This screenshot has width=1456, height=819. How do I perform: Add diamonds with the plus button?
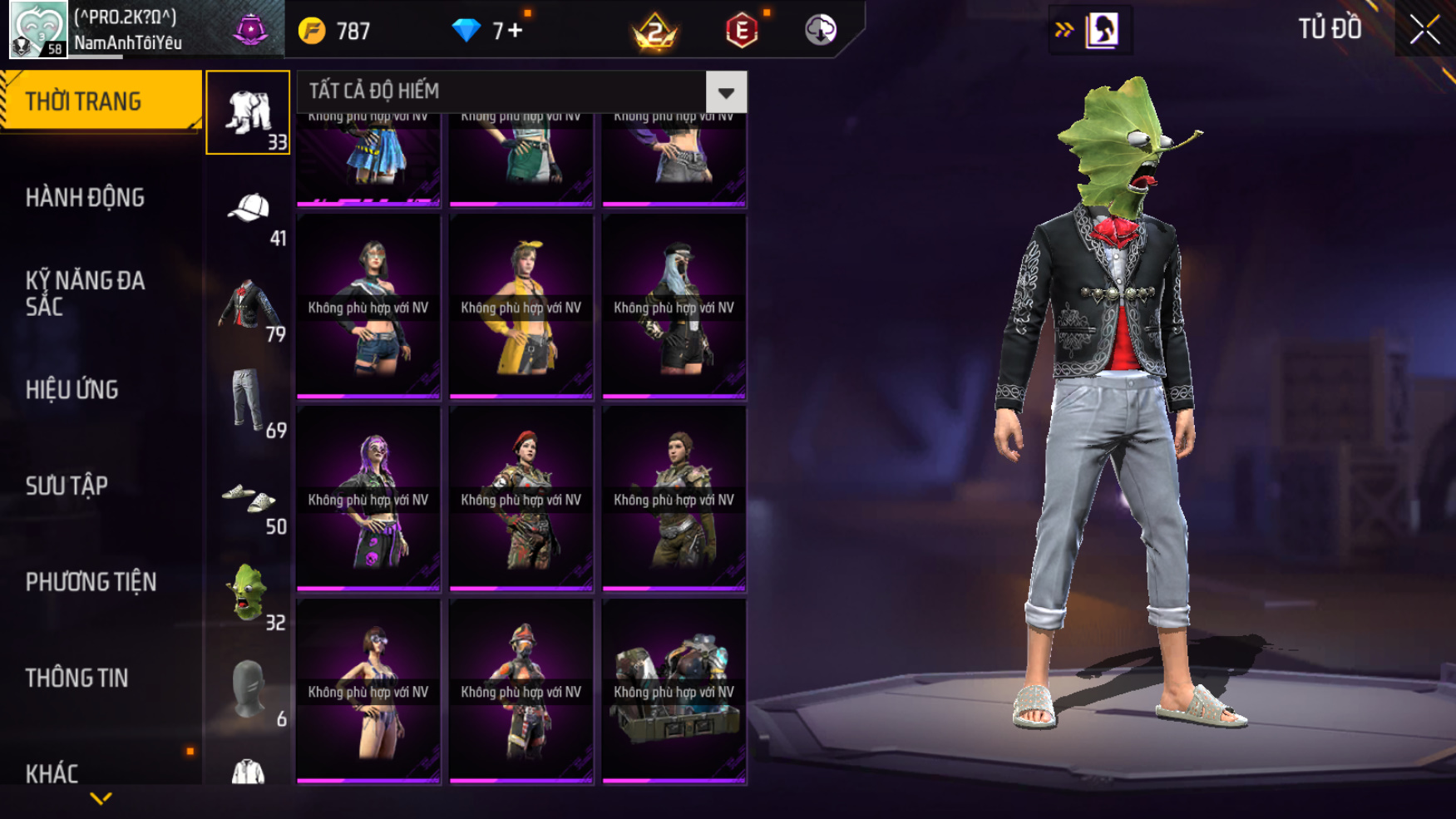click(x=516, y=31)
